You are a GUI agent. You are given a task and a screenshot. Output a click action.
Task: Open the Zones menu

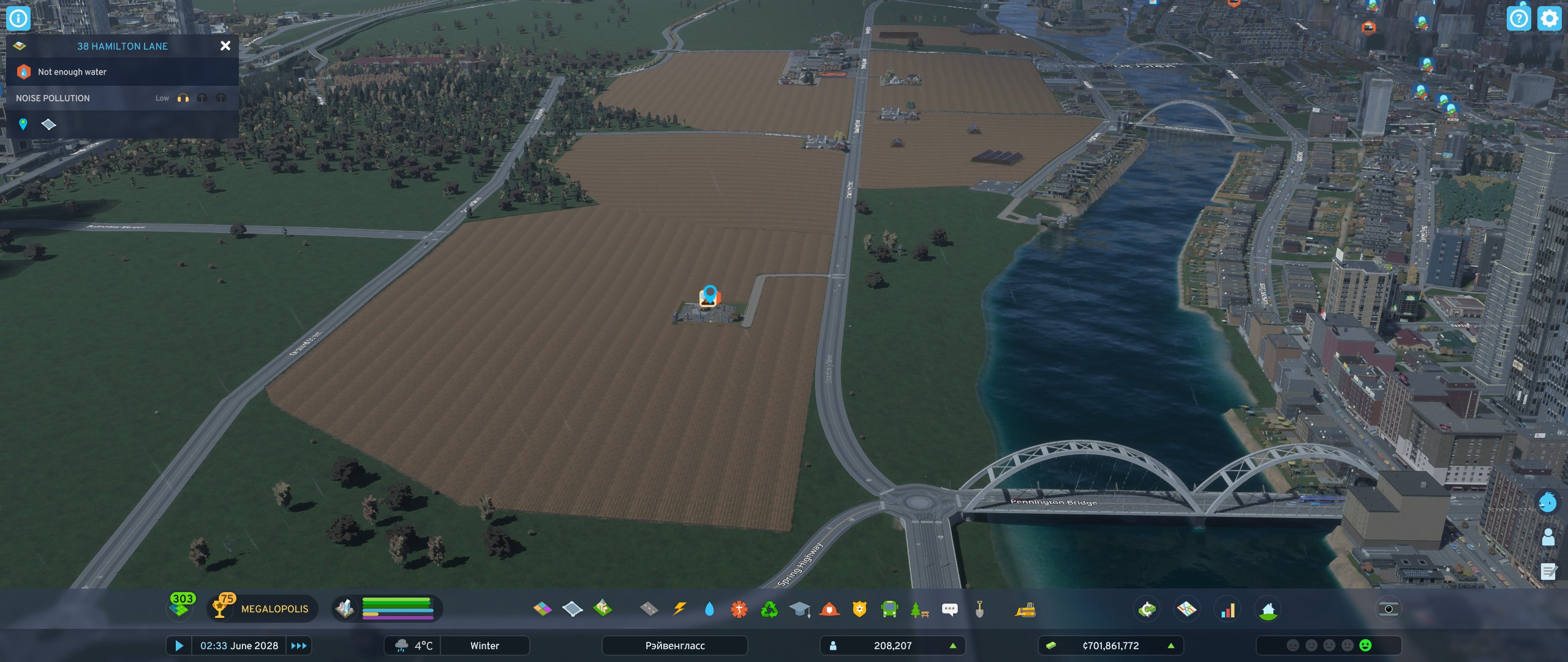543,610
